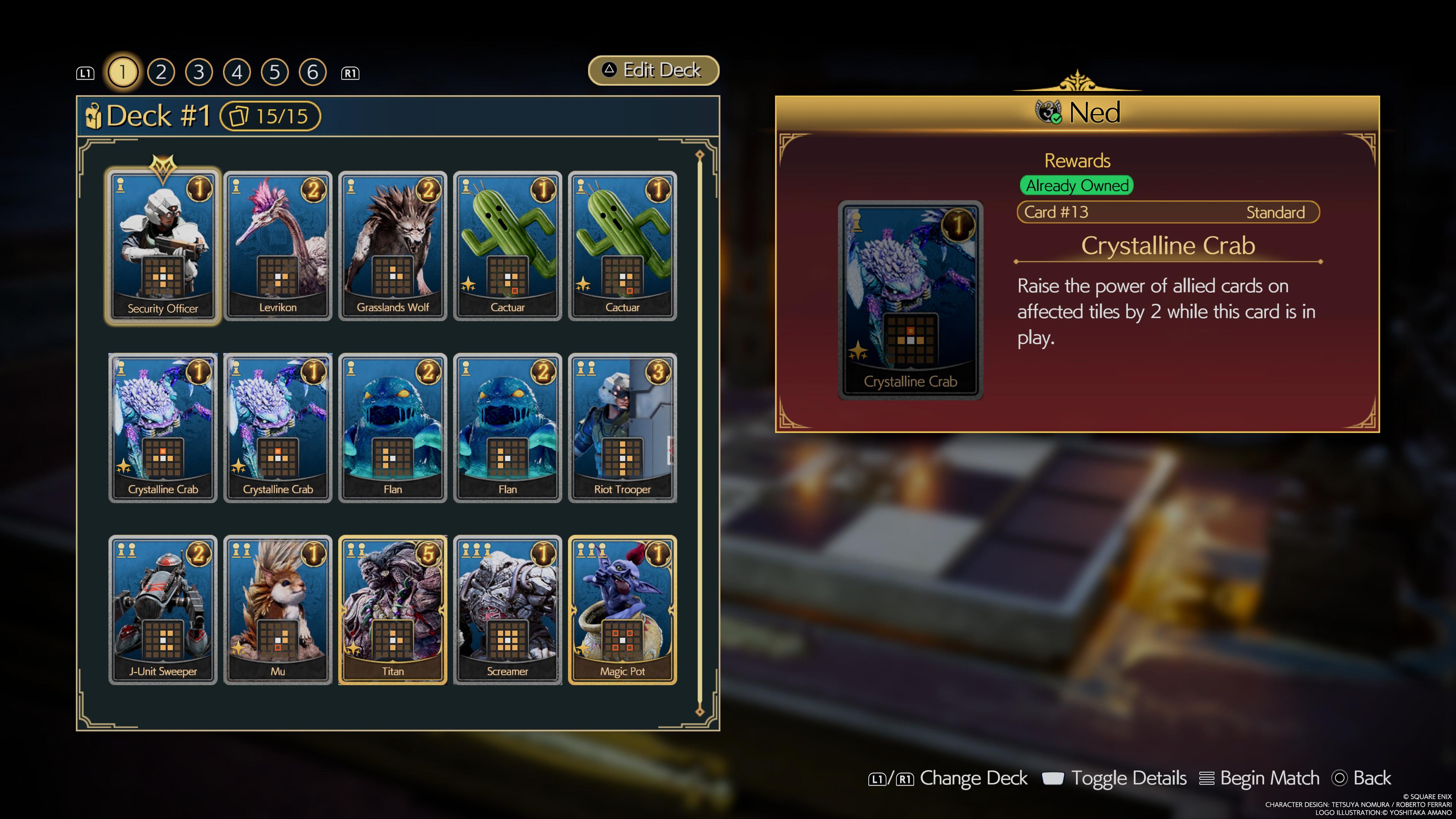Select the Levrikon card
The width and height of the screenshot is (1456, 819).
pyautogui.click(x=278, y=246)
